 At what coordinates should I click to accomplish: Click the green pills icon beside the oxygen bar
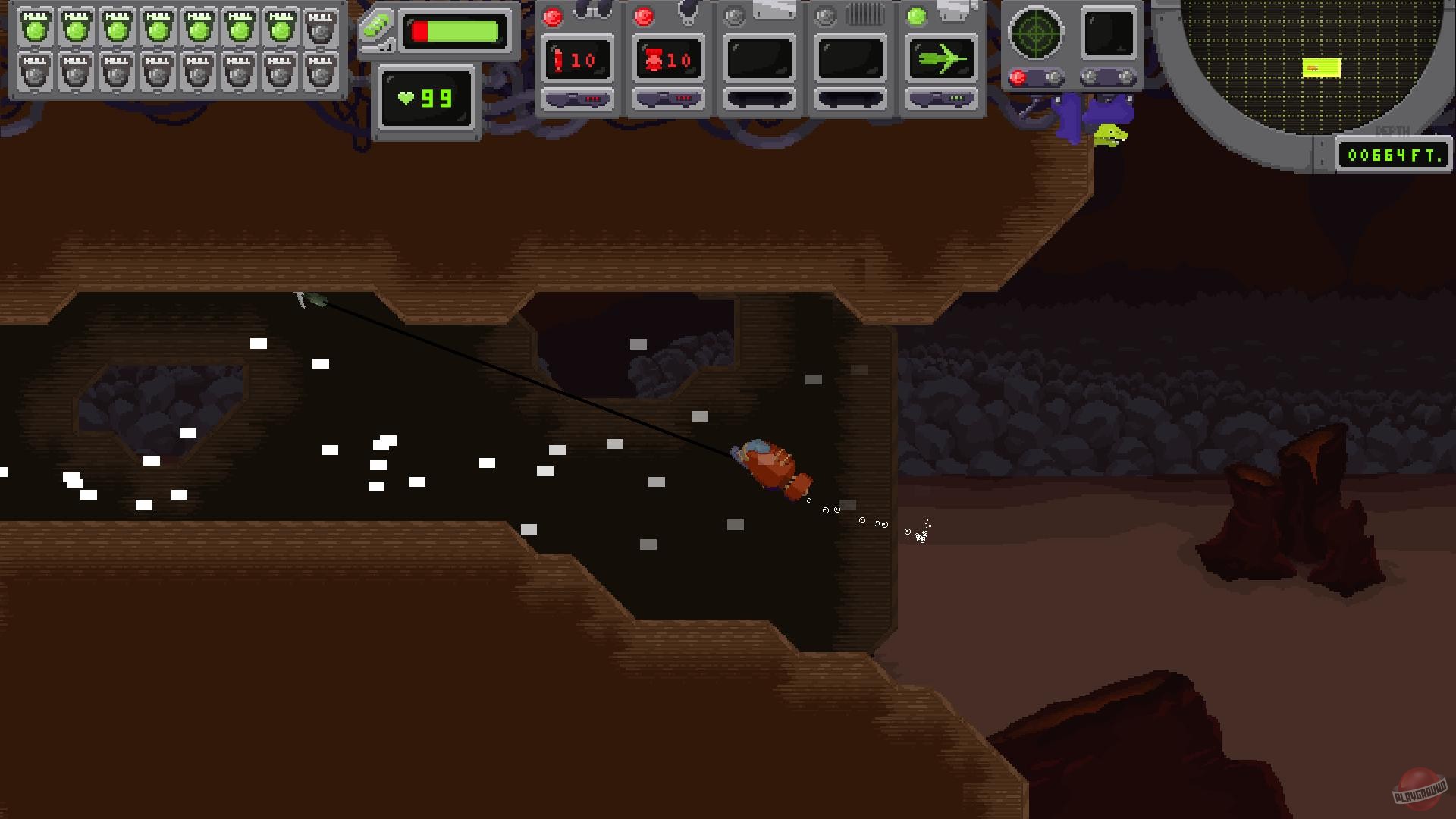(375, 23)
